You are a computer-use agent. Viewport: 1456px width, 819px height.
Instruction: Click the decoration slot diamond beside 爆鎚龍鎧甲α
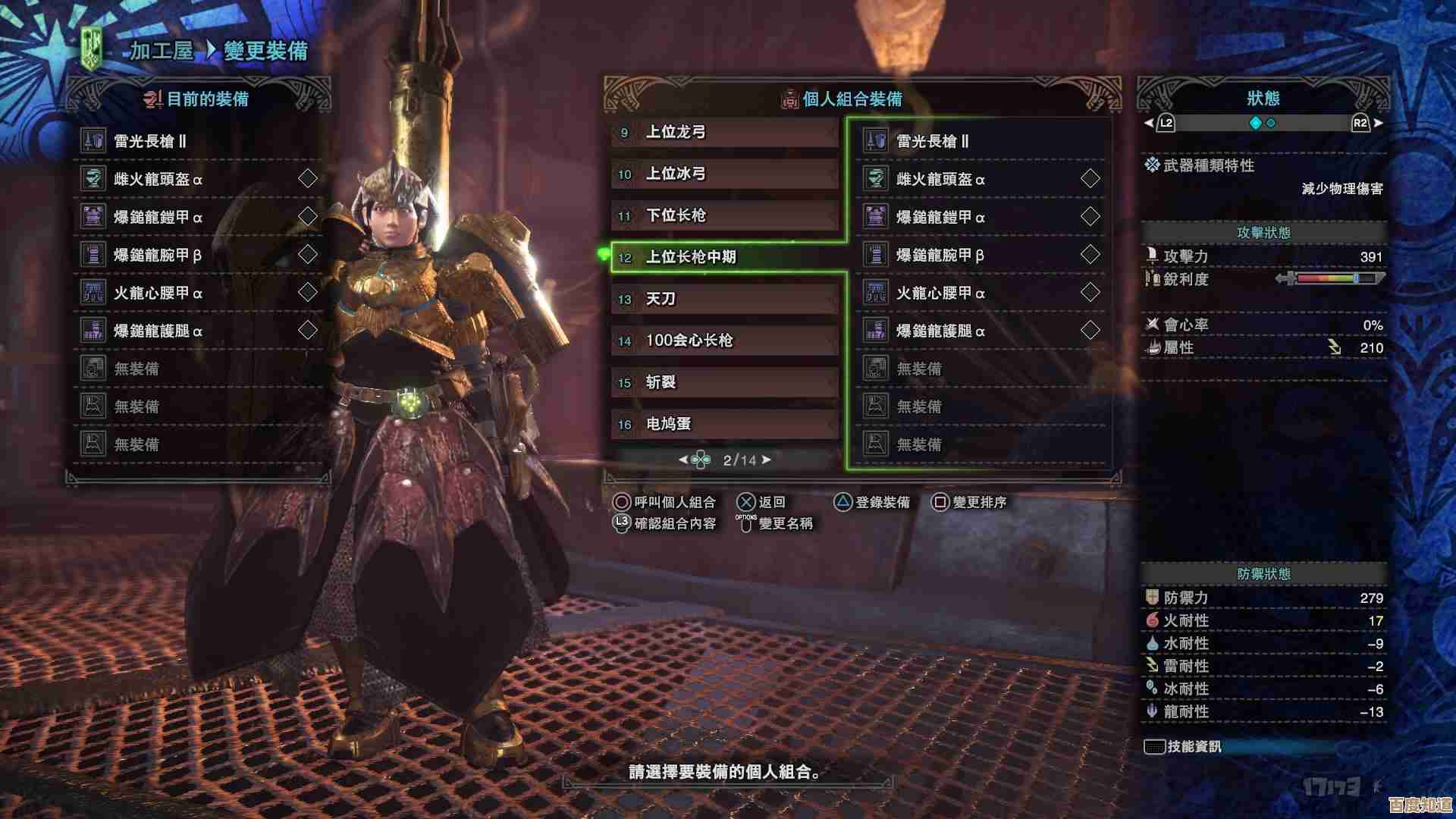point(307,218)
